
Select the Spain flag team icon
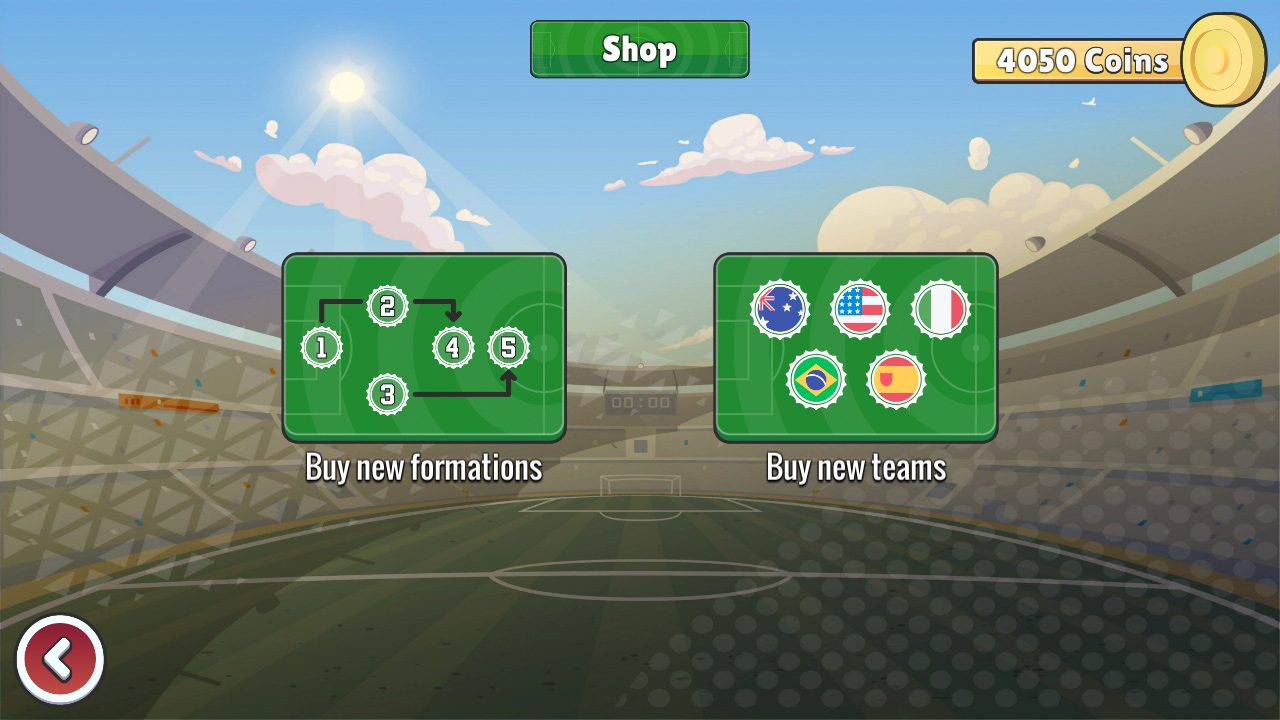coord(898,379)
